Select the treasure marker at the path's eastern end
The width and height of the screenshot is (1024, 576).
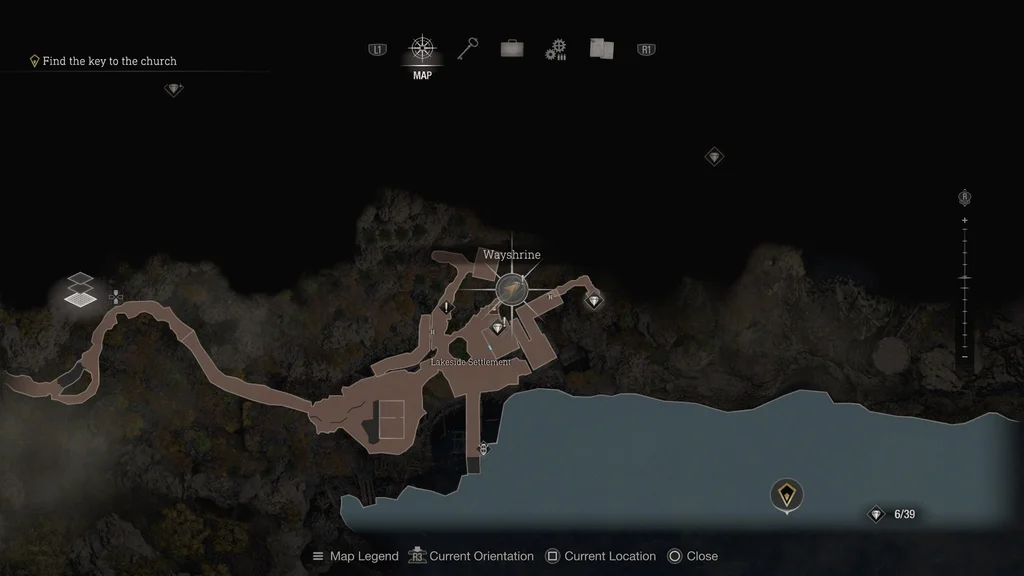point(594,300)
